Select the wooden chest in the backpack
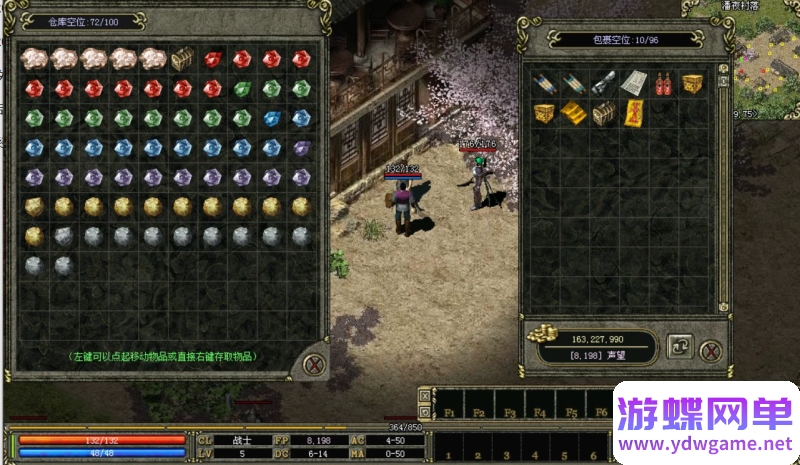Screen dimensions: 800x465 602,112
